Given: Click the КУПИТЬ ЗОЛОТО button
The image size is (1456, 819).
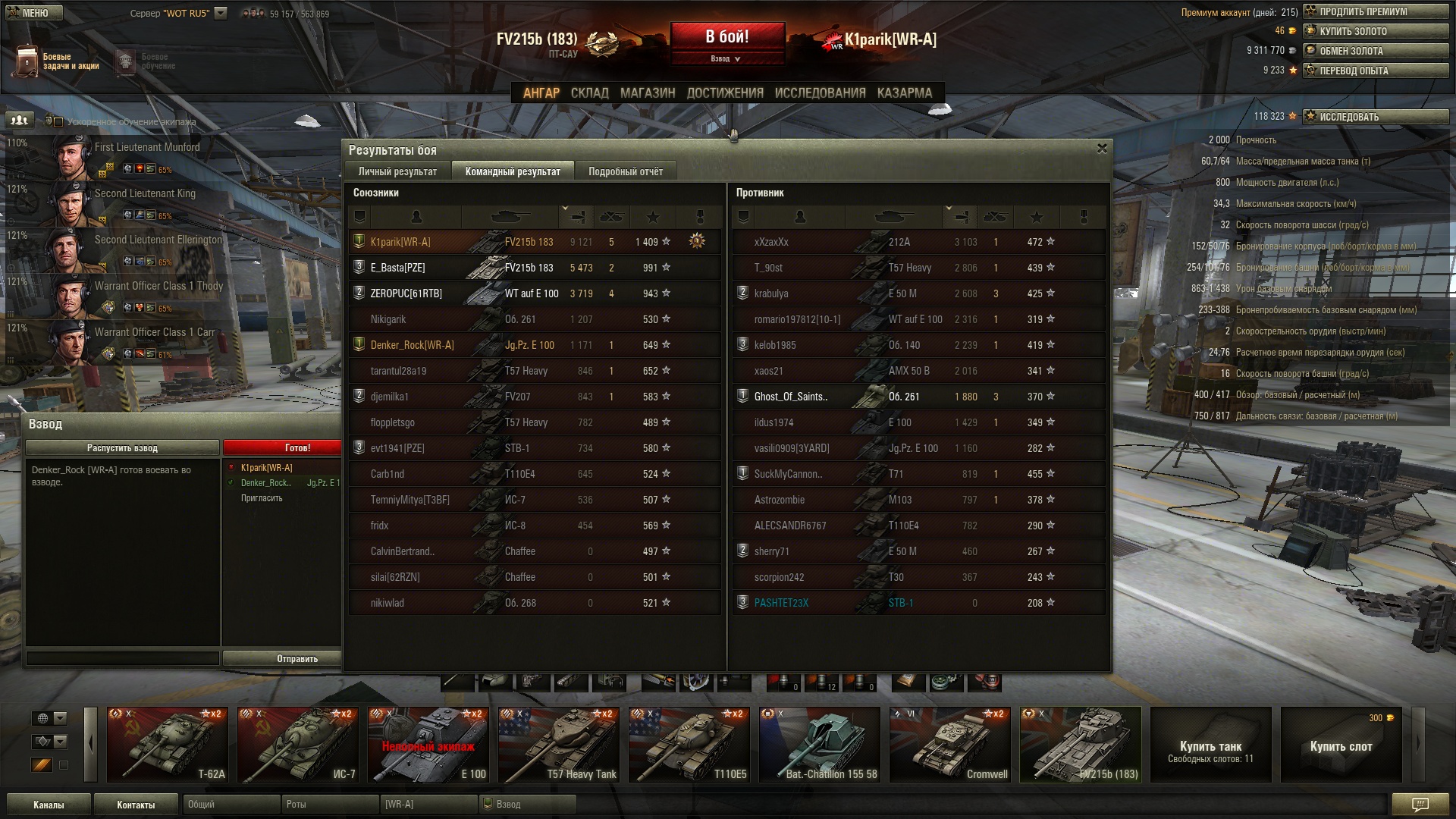Looking at the screenshot, I should 1375,31.
